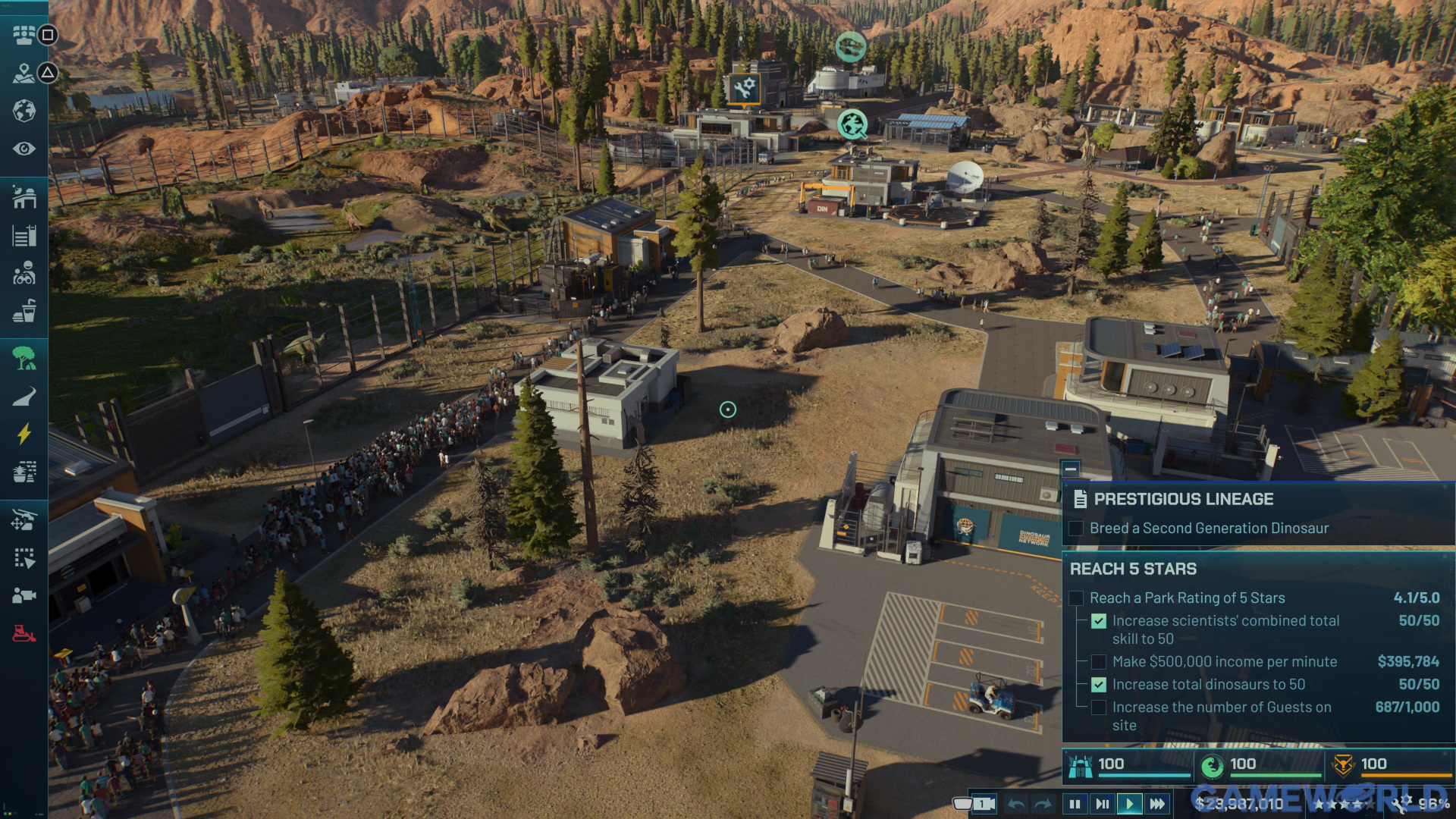Open the globe world map icon

[x=24, y=111]
